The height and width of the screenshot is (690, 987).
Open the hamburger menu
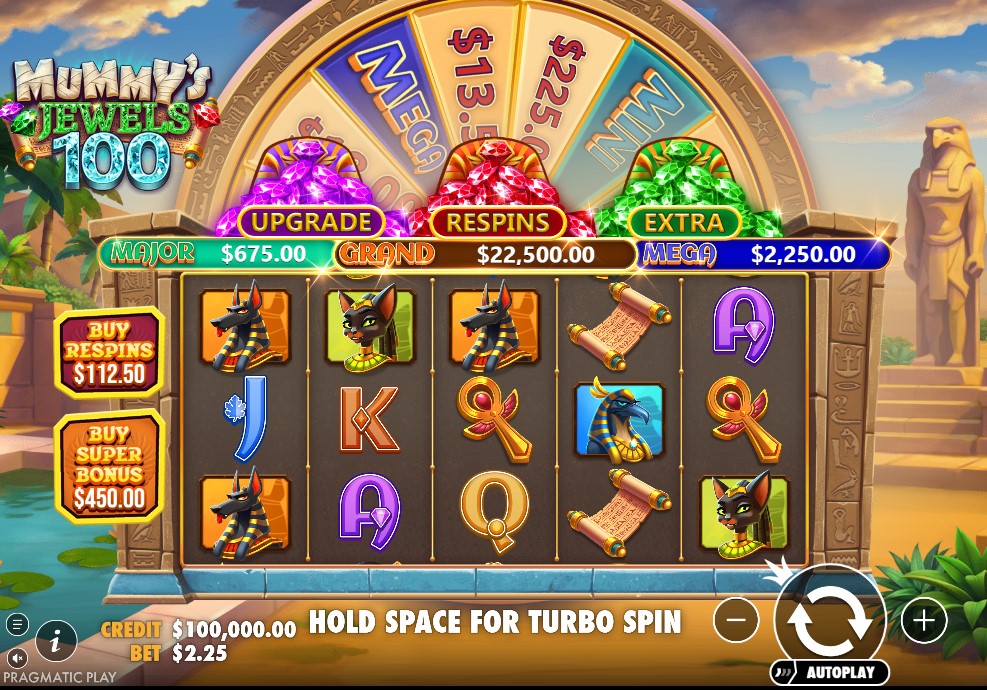[17, 625]
